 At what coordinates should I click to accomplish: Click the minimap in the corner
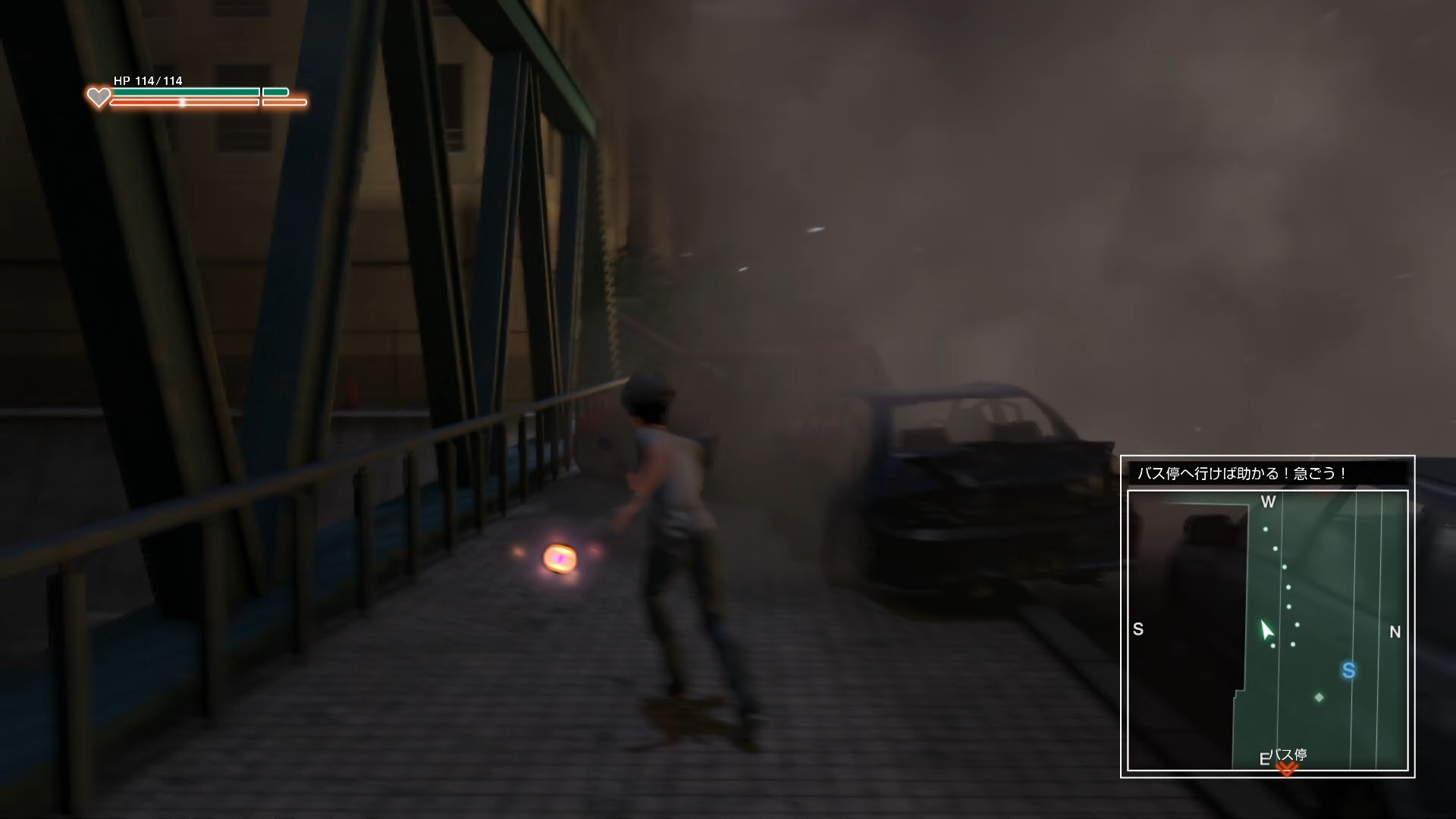[x=1267, y=630]
